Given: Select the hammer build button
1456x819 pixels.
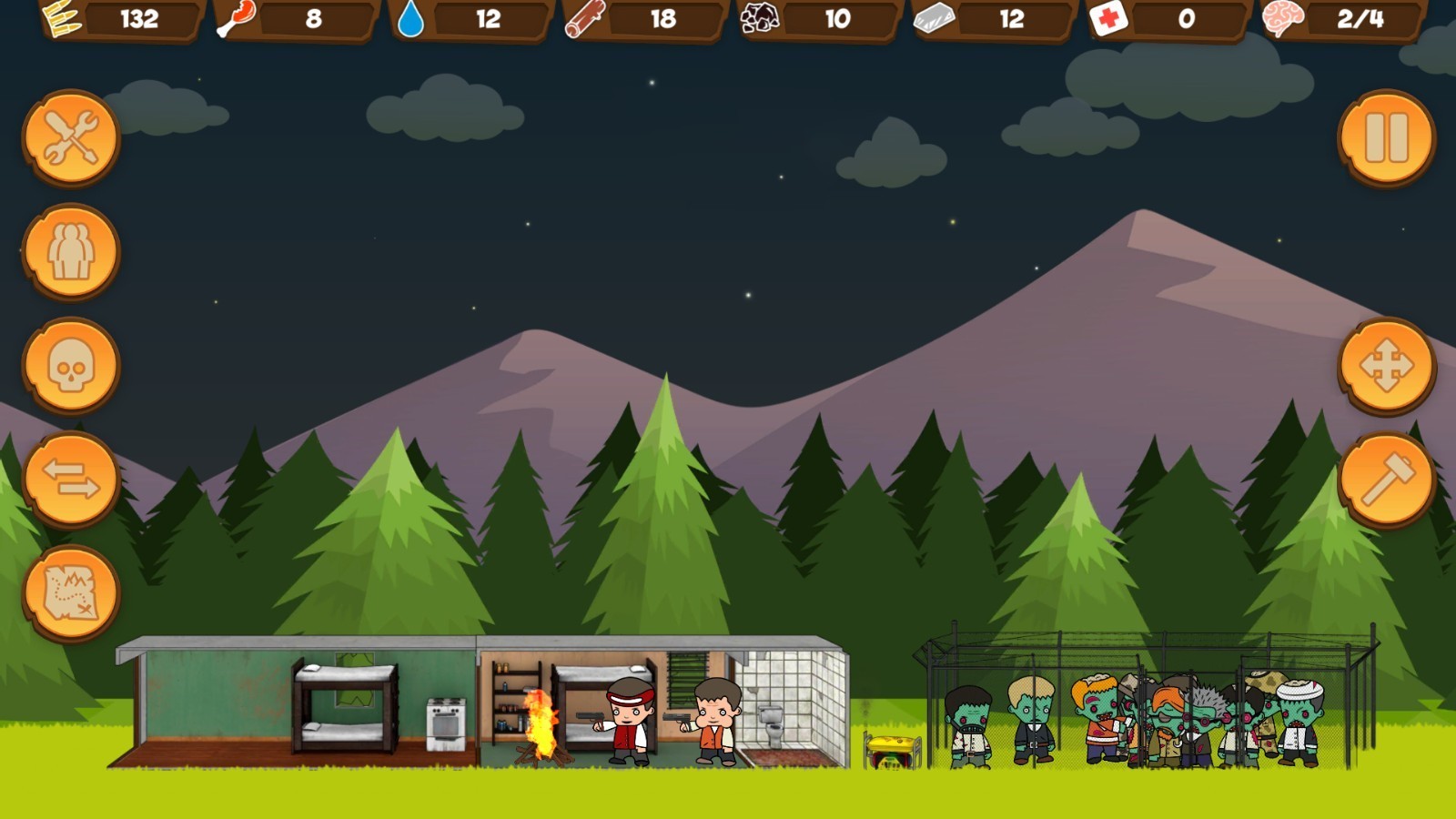Looking at the screenshot, I should (1386, 480).
